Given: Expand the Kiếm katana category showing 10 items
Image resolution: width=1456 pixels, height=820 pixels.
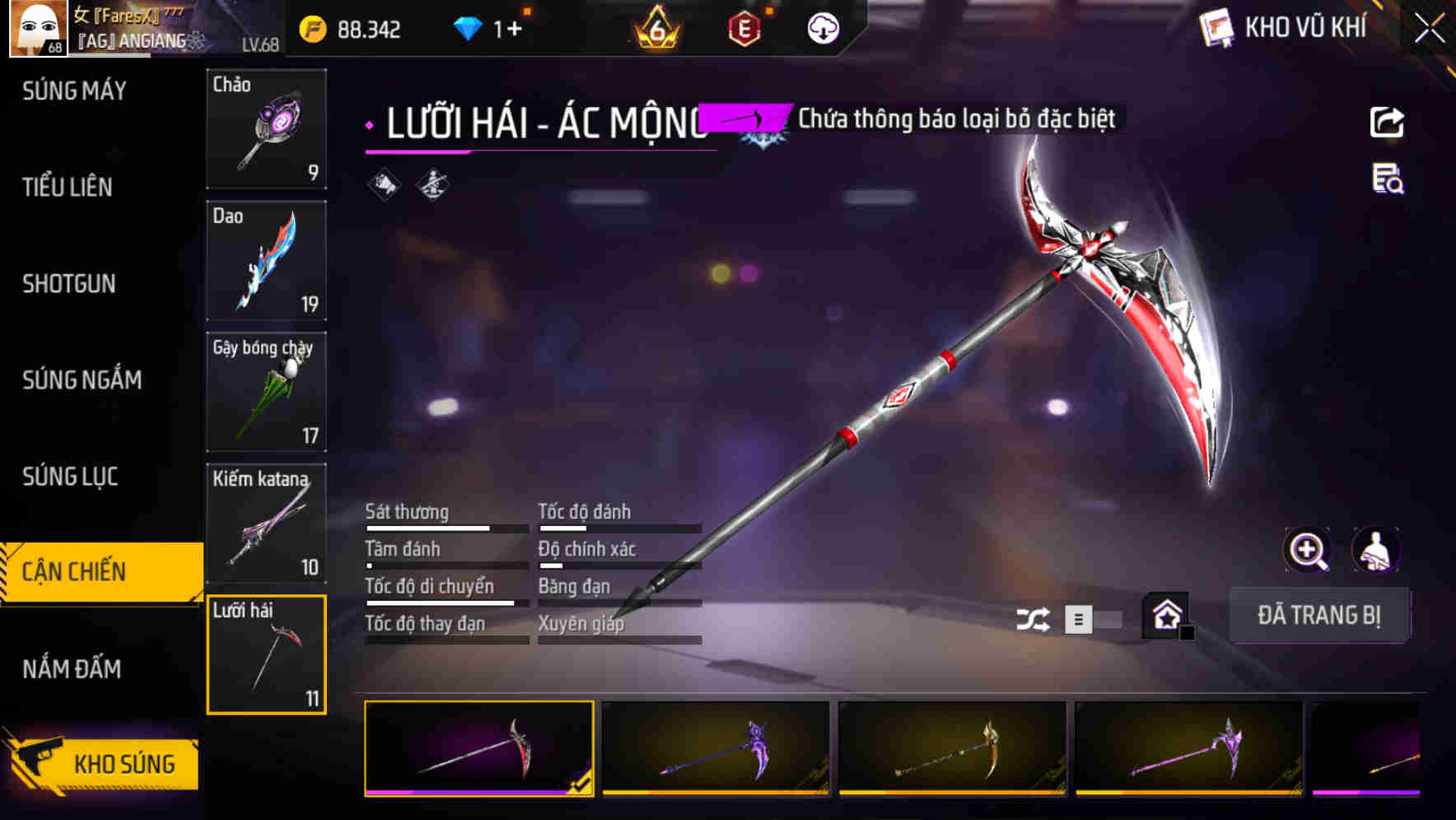Looking at the screenshot, I should [266, 523].
